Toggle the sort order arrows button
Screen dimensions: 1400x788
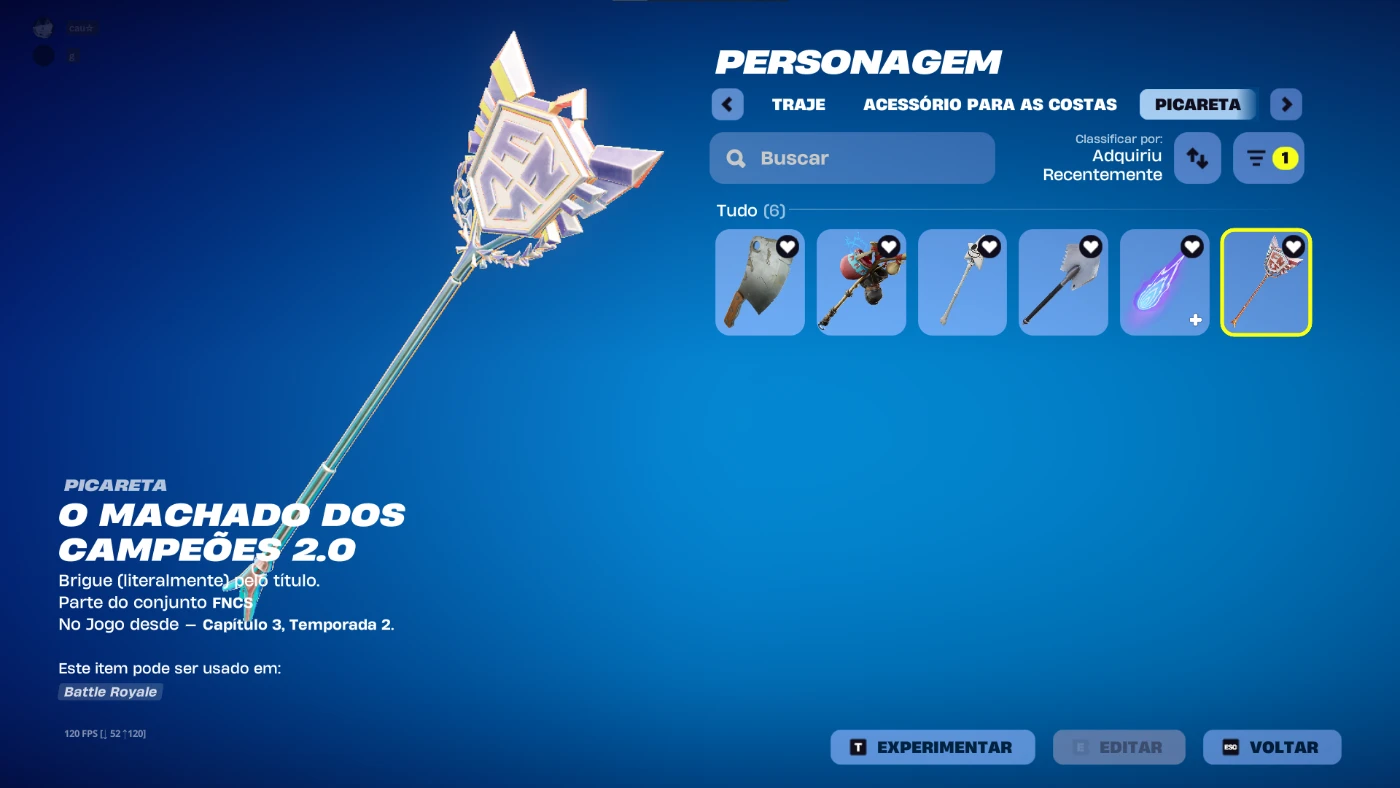click(x=1197, y=158)
